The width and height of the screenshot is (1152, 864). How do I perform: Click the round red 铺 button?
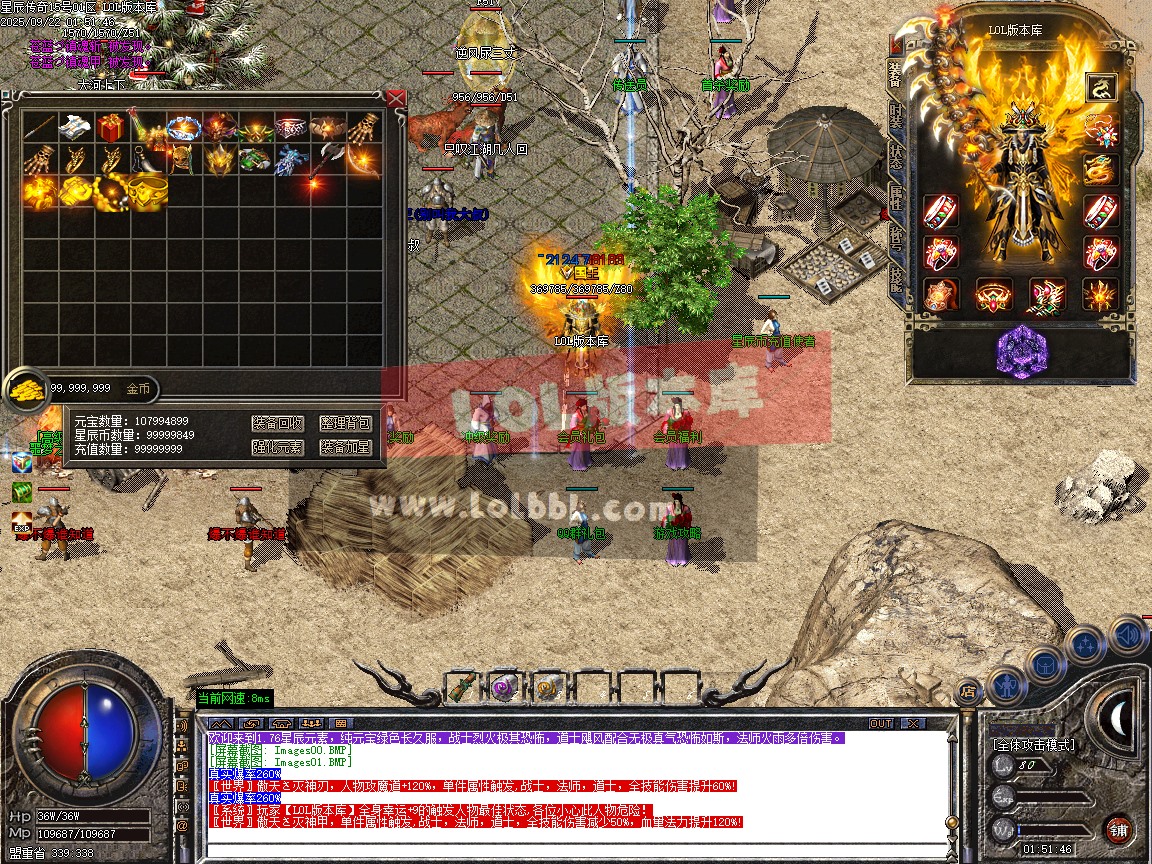pos(1118,829)
